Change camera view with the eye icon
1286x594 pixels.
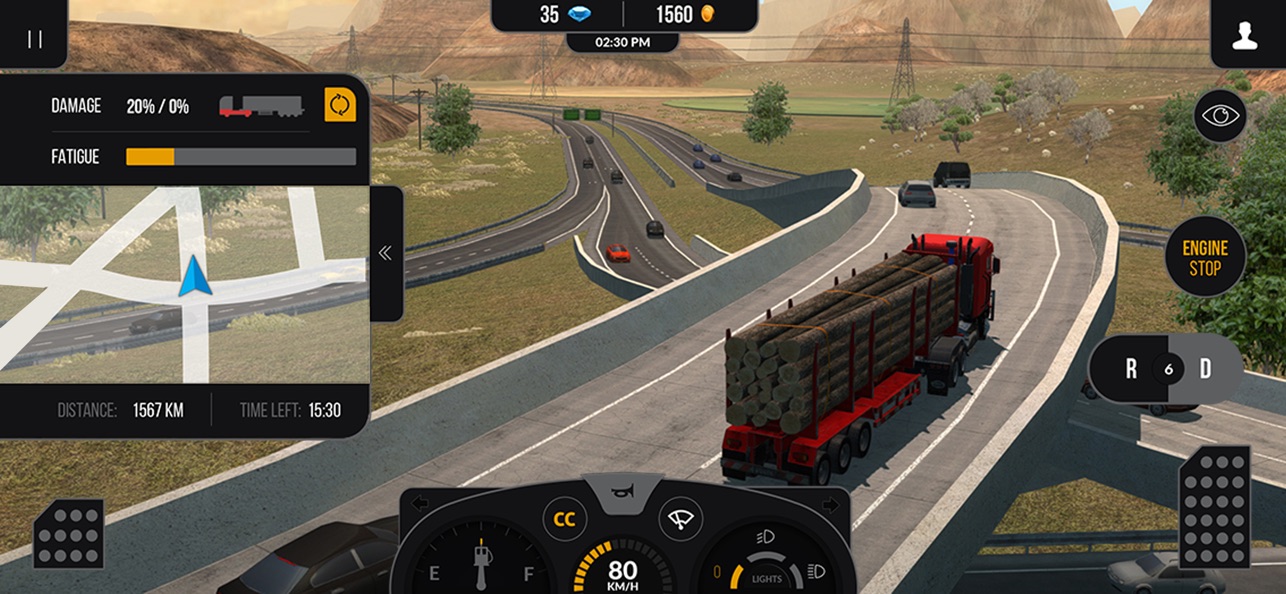[x=1219, y=116]
